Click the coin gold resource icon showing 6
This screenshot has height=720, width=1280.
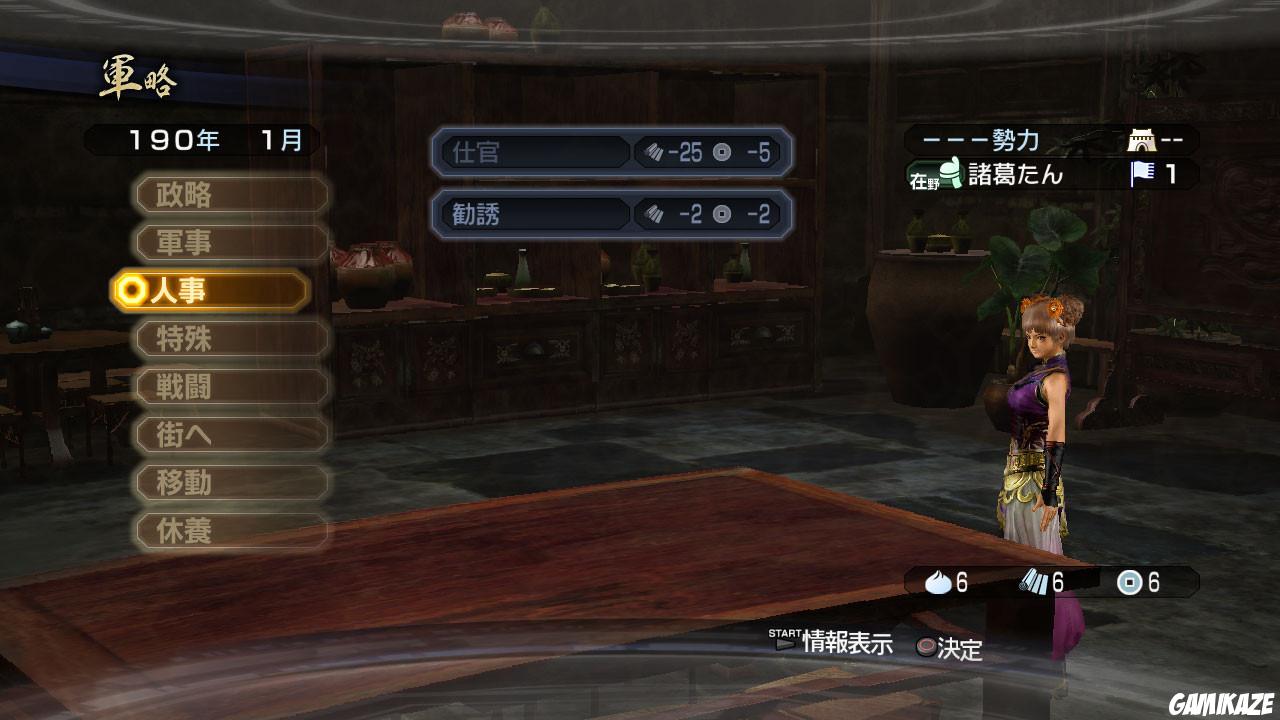pyautogui.click(x=1127, y=582)
